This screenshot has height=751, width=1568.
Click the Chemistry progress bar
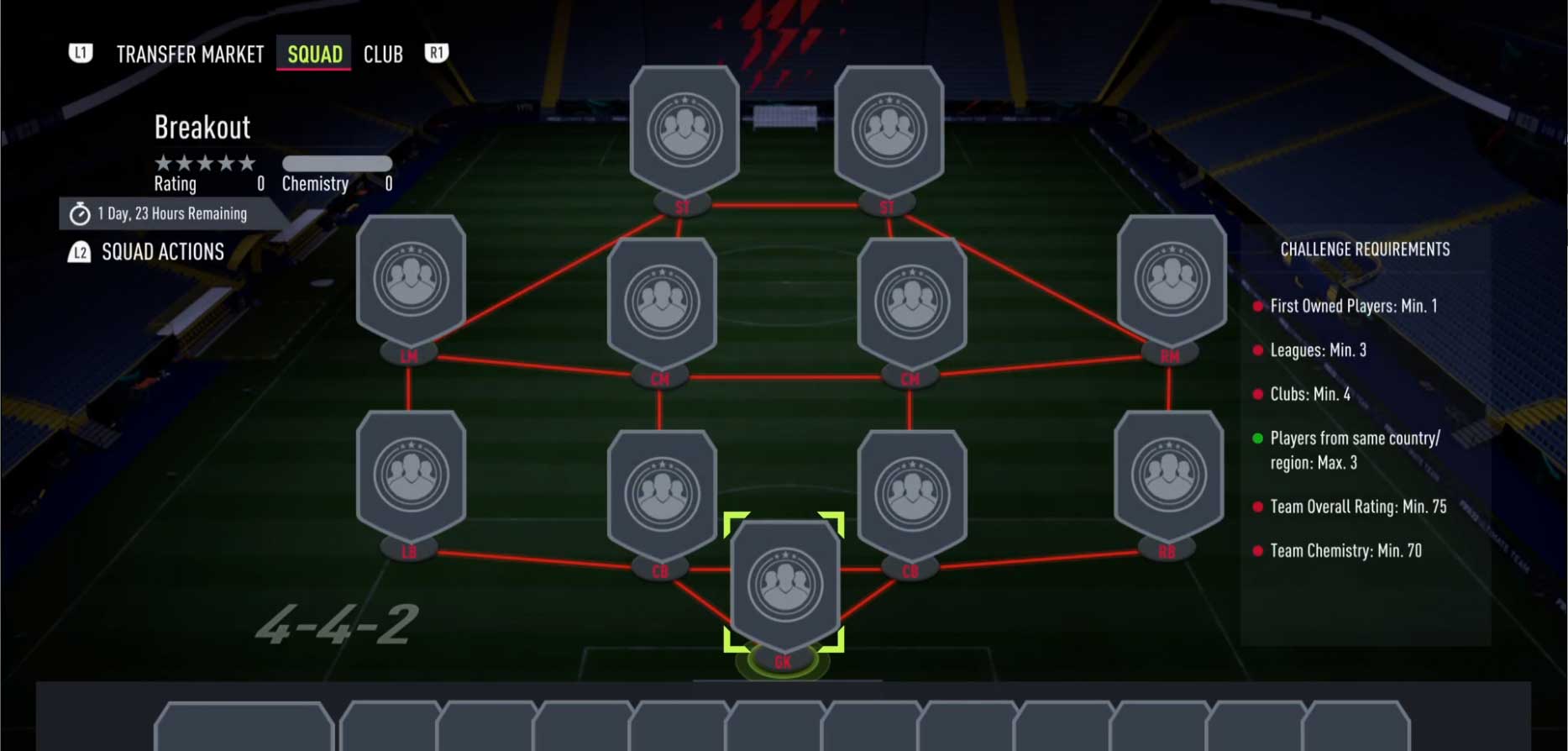[x=336, y=163]
